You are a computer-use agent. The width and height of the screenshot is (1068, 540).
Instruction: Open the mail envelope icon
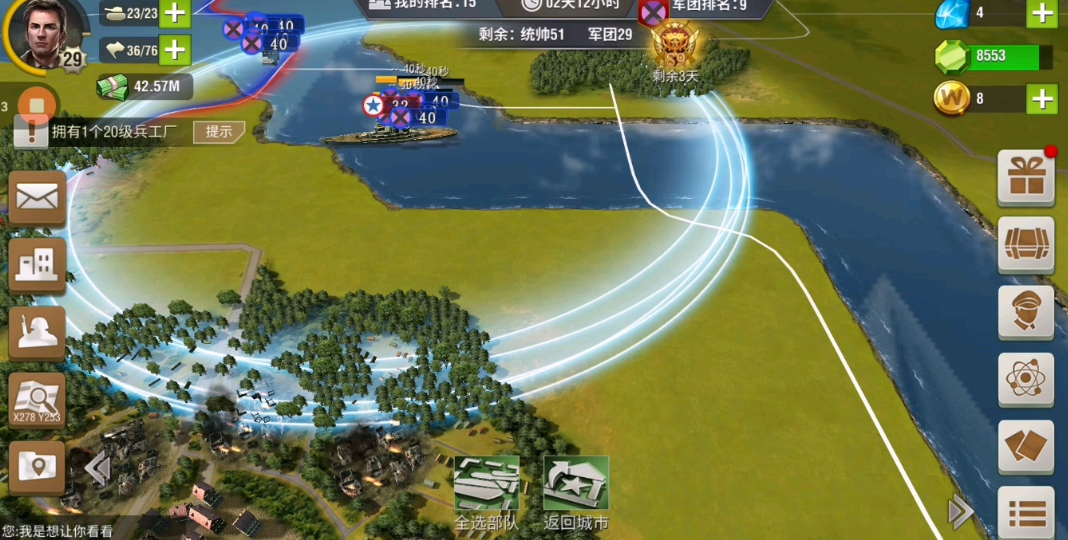coord(38,197)
